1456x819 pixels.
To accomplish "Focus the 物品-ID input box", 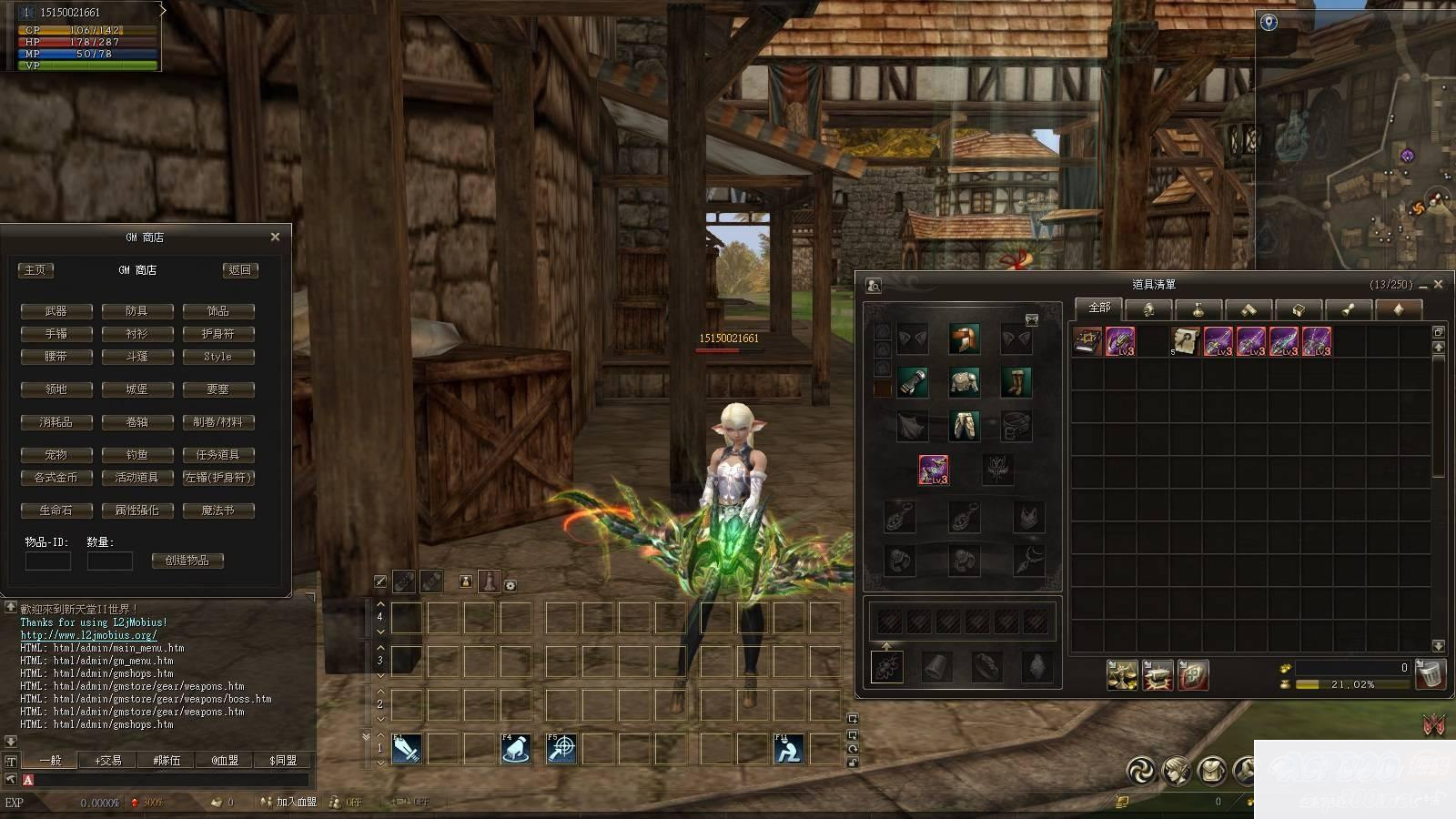I will [x=48, y=561].
